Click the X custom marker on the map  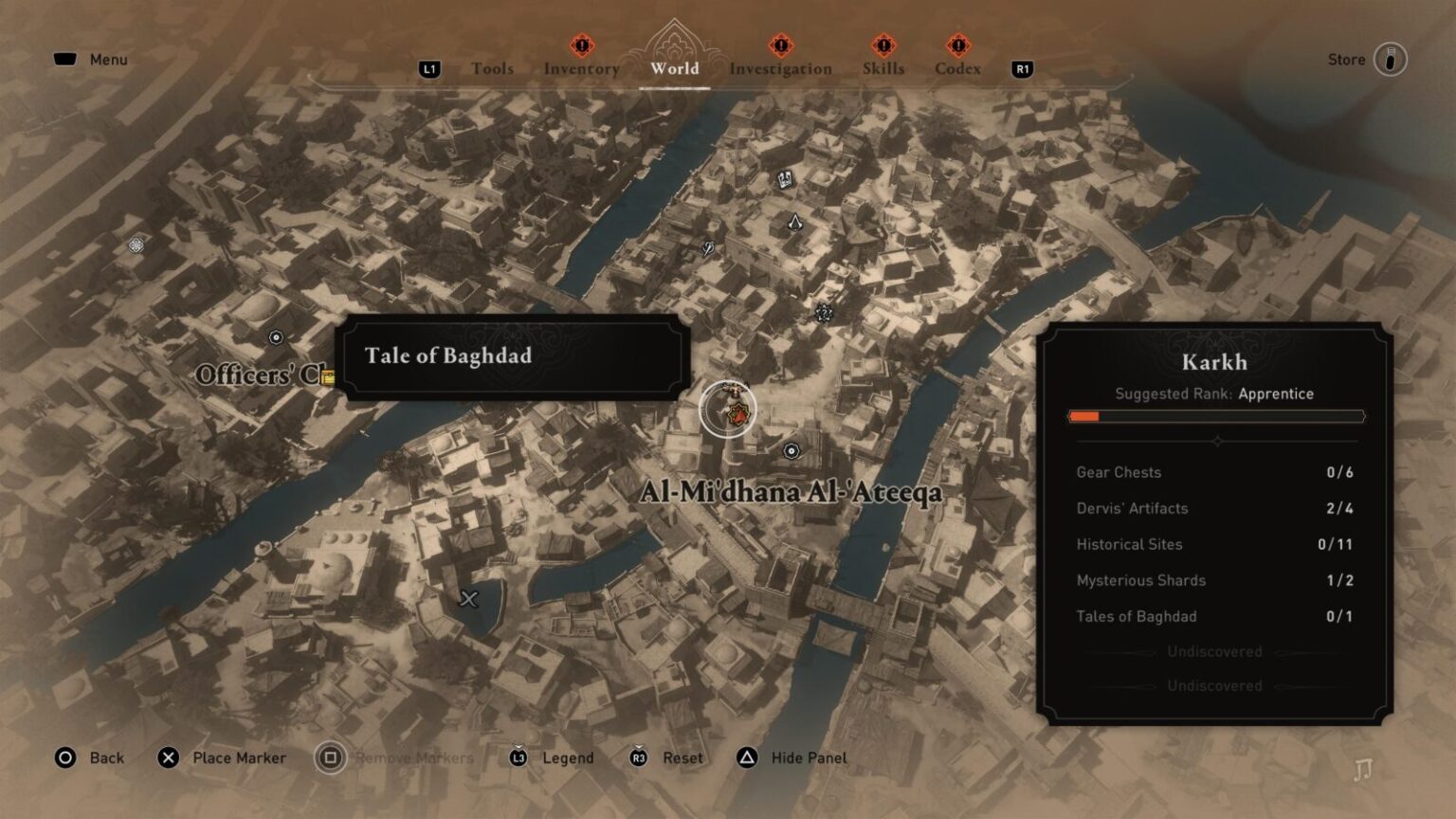[468, 598]
